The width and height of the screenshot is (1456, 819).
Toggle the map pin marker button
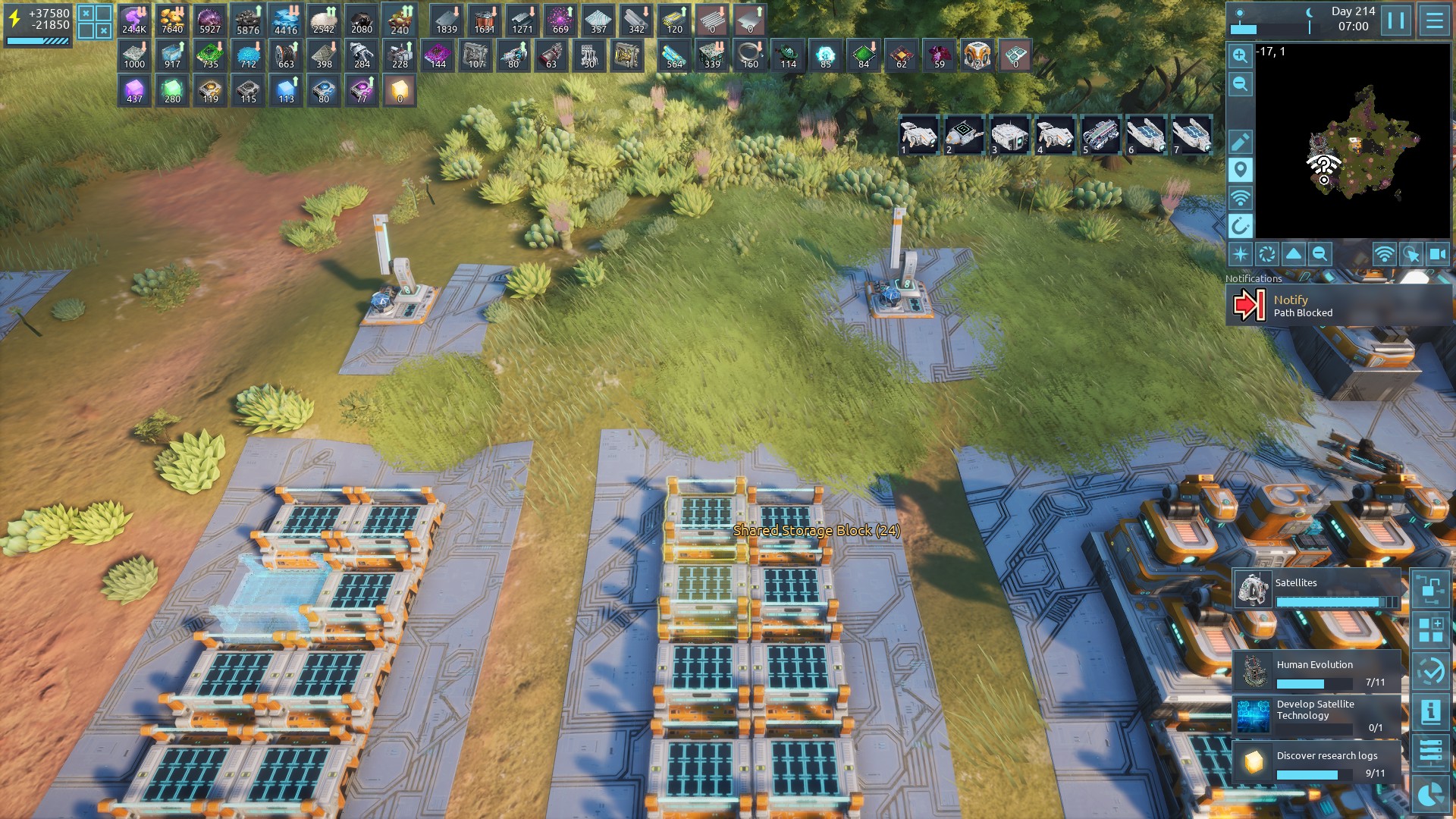coord(1240,169)
